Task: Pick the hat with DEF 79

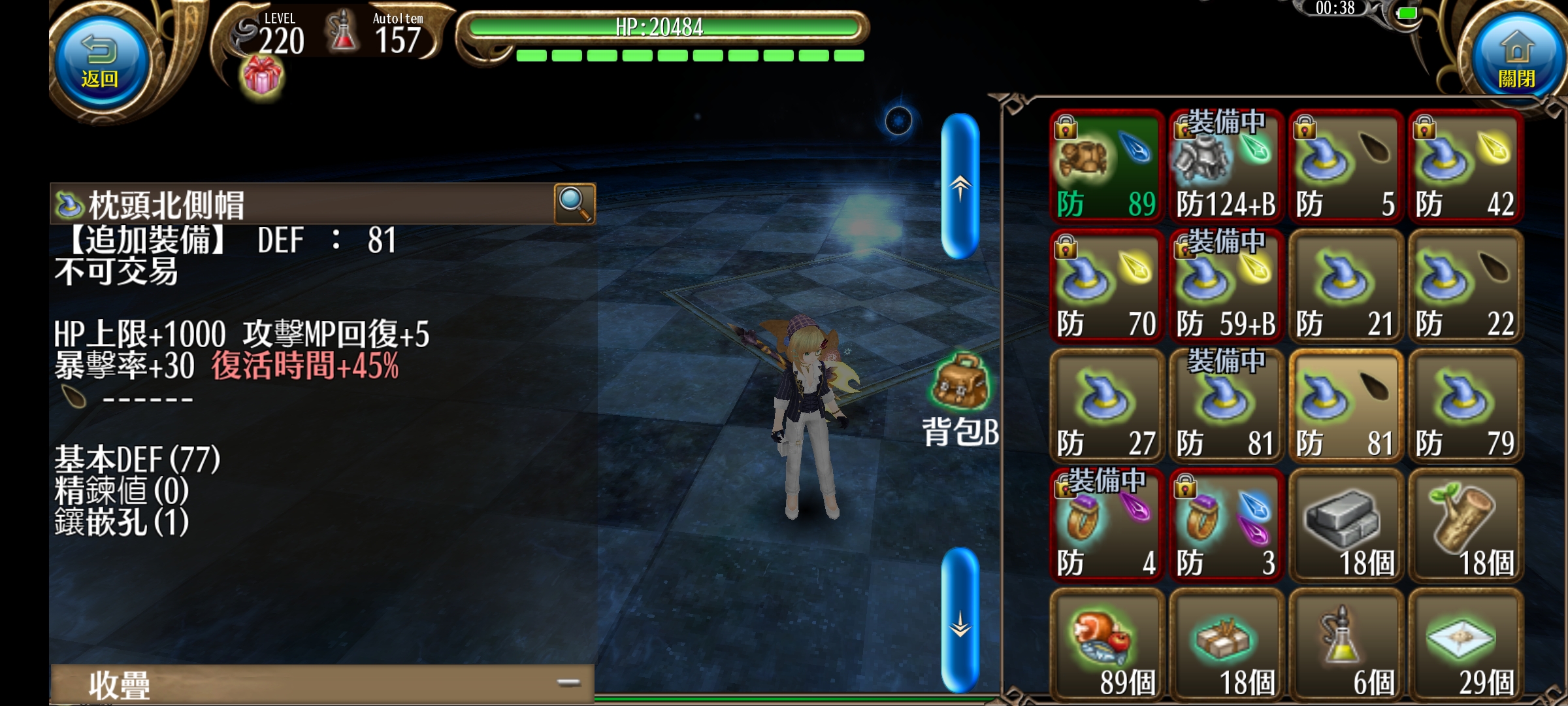Action: pos(1465,406)
